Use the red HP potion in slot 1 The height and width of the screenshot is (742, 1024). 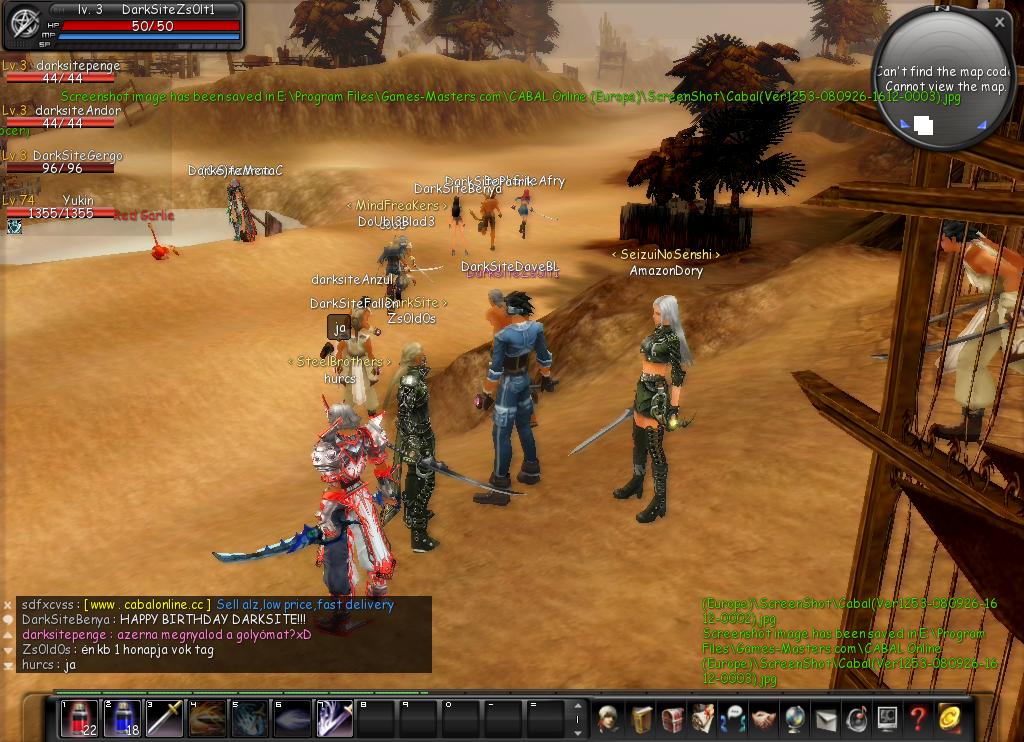pos(79,718)
